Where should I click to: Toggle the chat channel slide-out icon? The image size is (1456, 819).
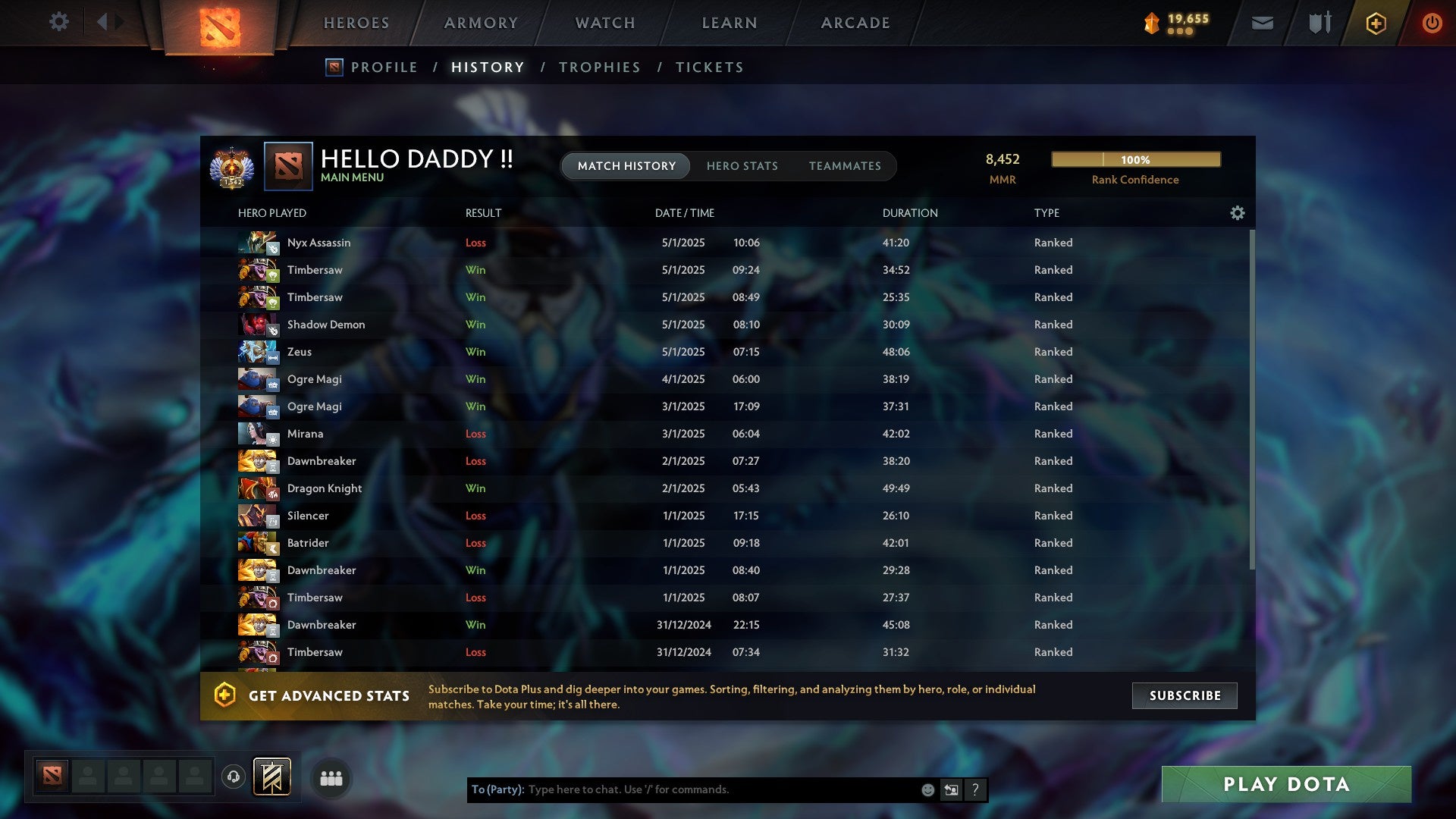tap(950, 789)
